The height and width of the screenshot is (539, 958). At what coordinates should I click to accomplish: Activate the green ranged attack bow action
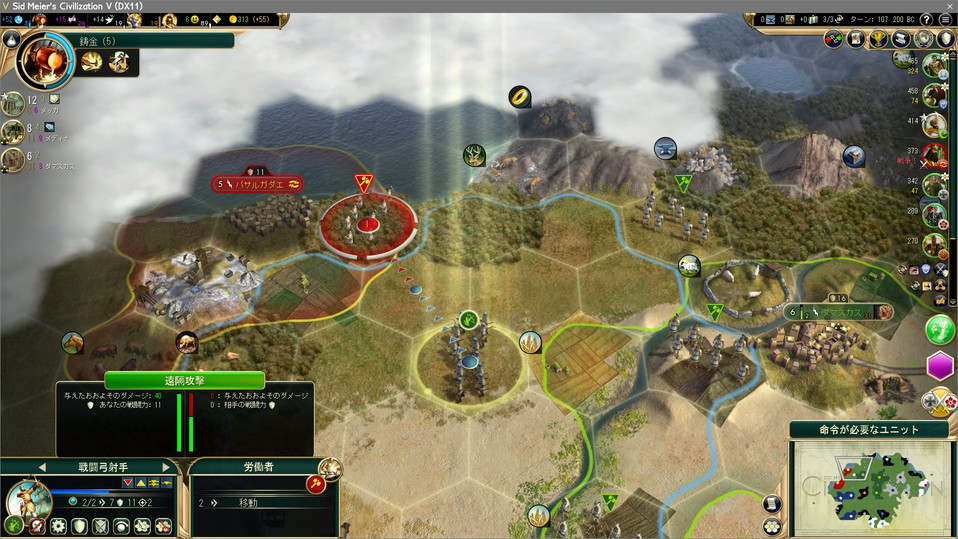(x=14, y=526)
